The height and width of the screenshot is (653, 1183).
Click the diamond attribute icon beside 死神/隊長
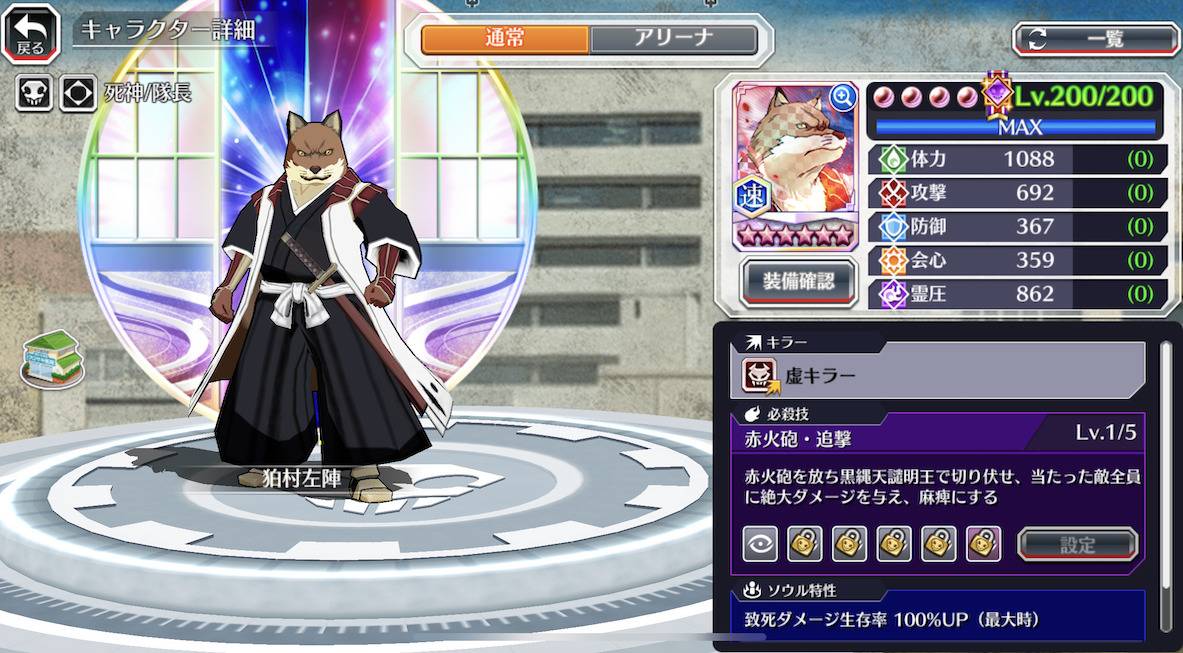click(77, 93)
